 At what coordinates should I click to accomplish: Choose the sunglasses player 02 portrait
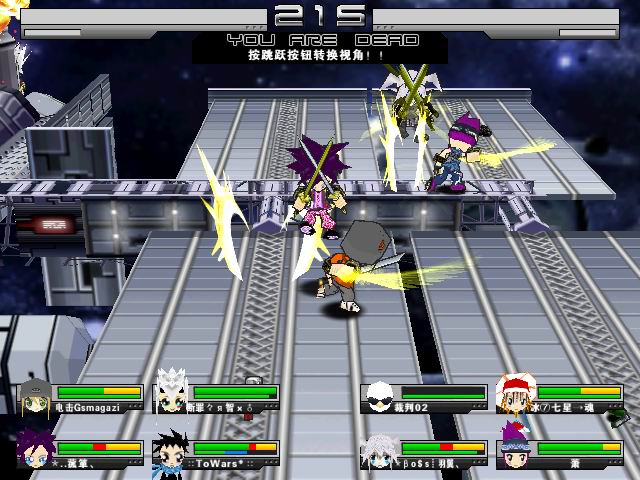[379, 397]
